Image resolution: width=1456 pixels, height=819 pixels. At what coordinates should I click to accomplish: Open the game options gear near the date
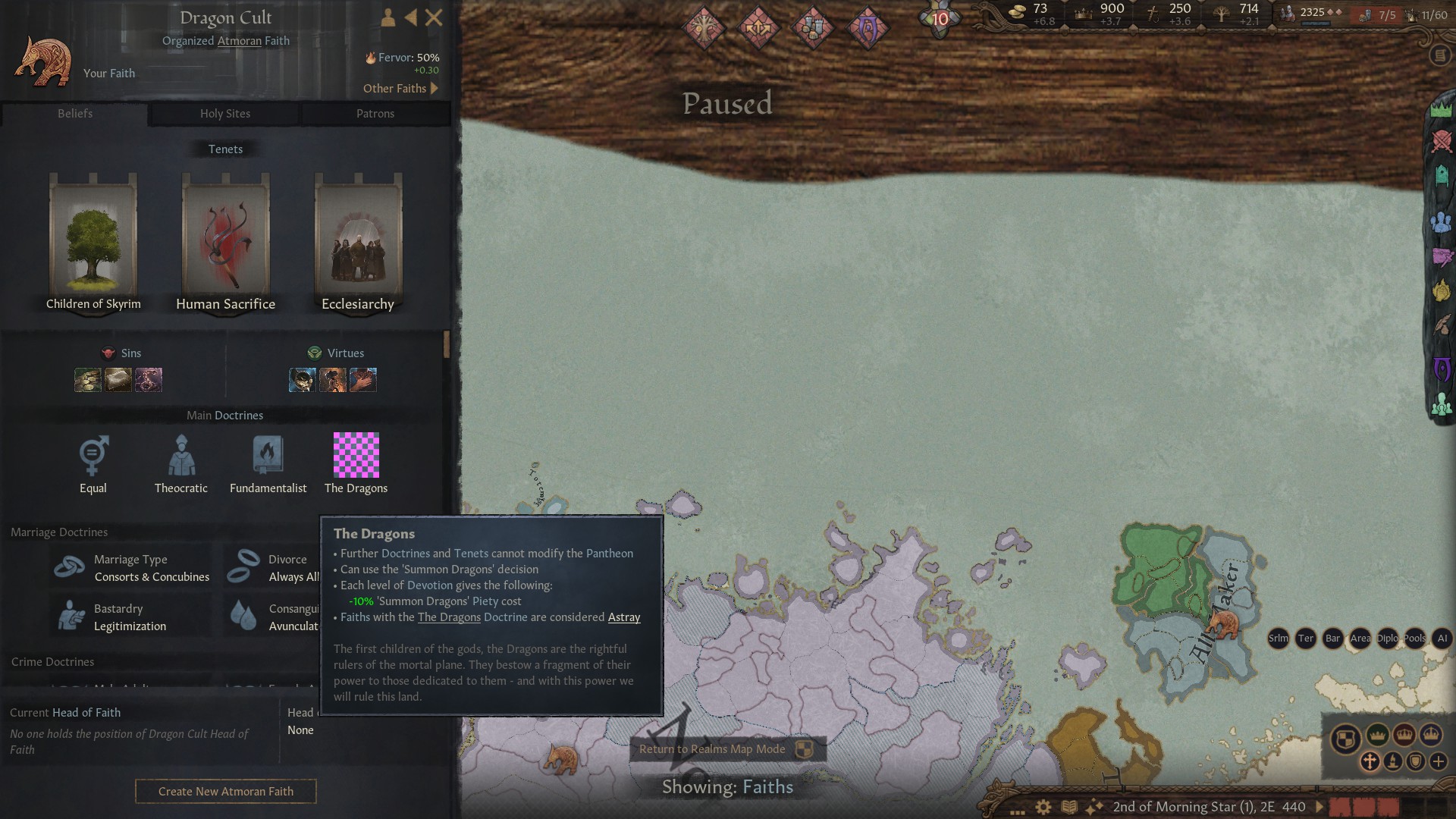click(1042, 806)
